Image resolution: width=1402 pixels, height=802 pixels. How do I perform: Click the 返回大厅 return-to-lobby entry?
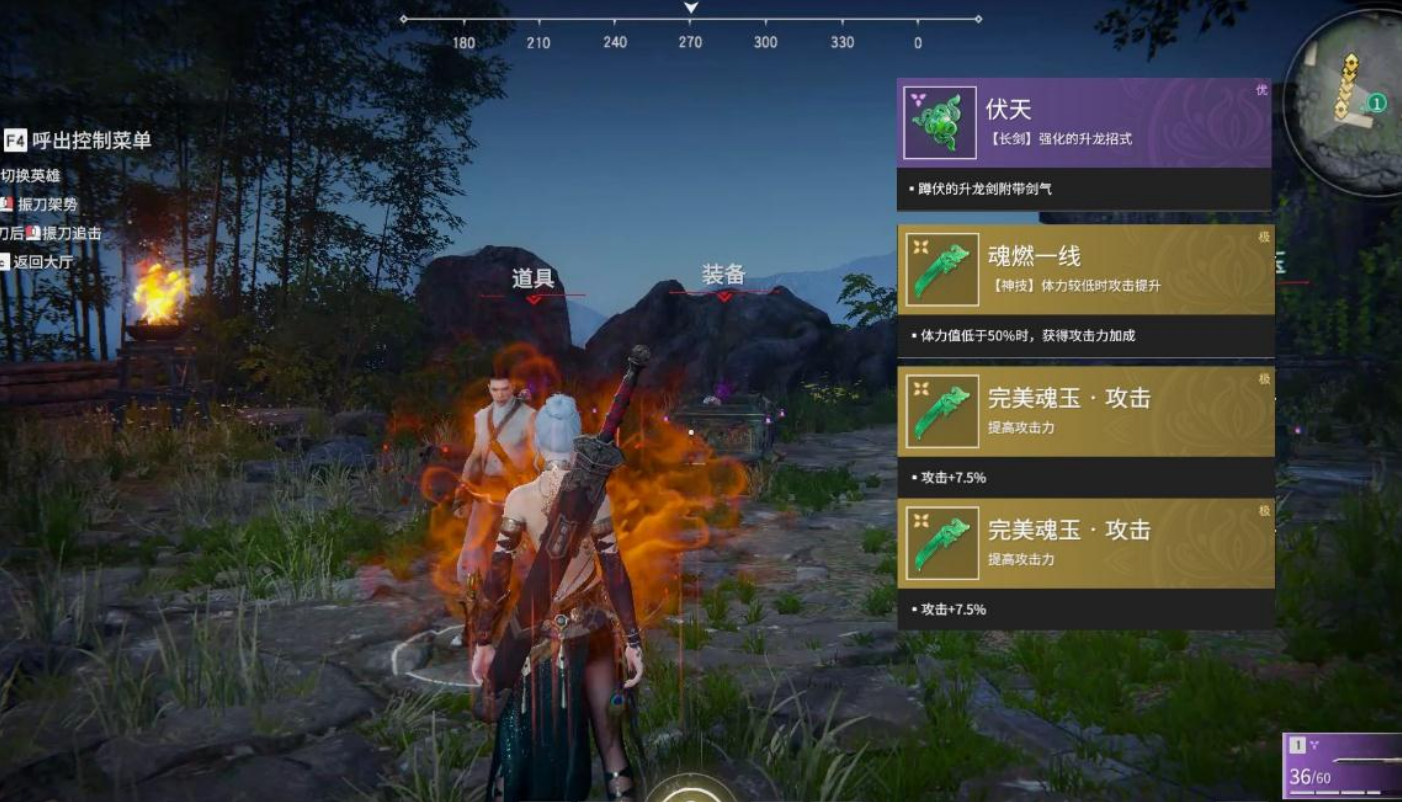(40, 262)
